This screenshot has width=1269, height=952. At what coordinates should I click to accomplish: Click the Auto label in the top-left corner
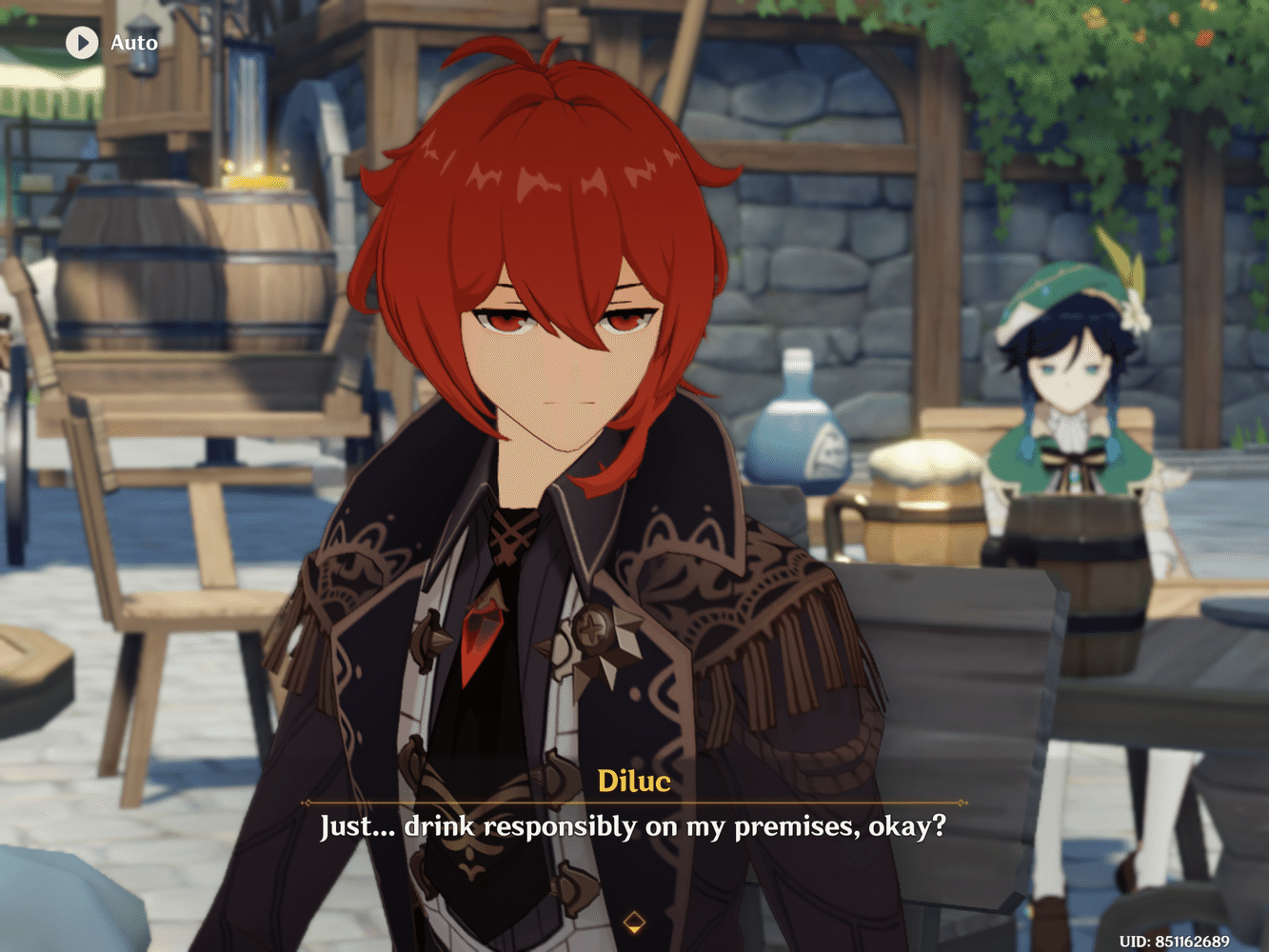point(134,43)
